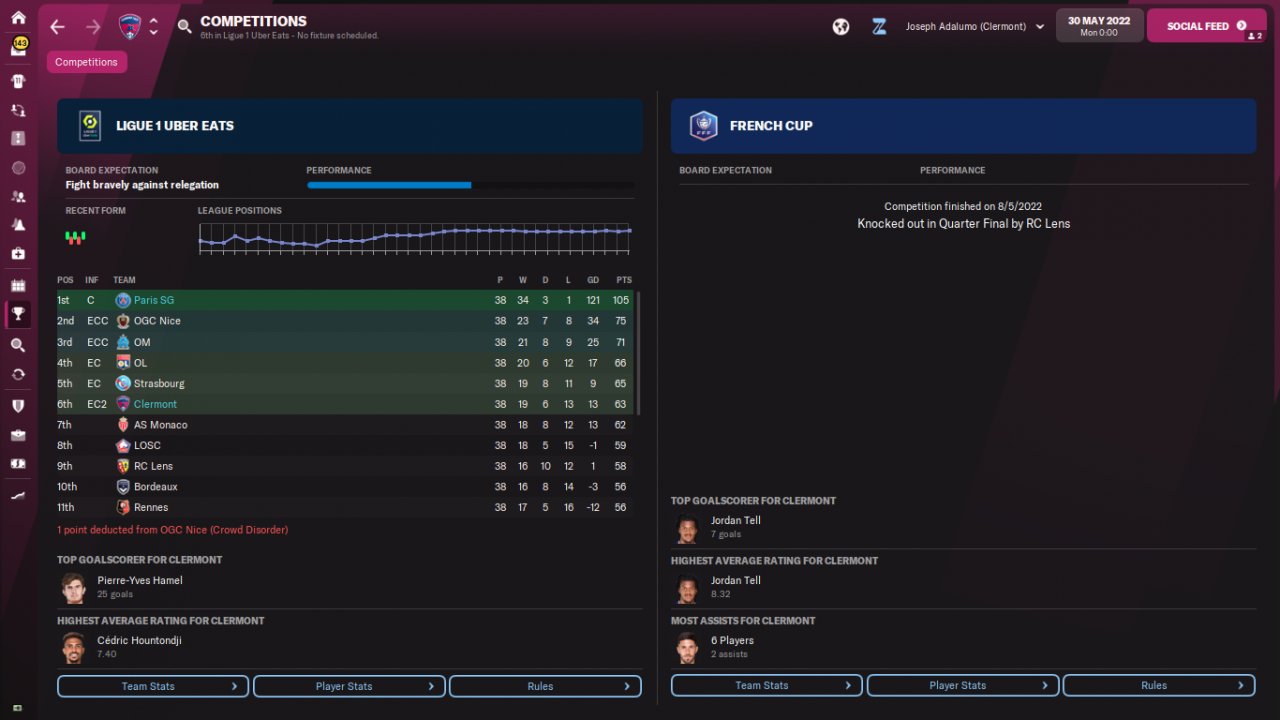Open Ligue 1 Team Stats
This screenshot has width=1280, height=720.
tap(153, 686)
